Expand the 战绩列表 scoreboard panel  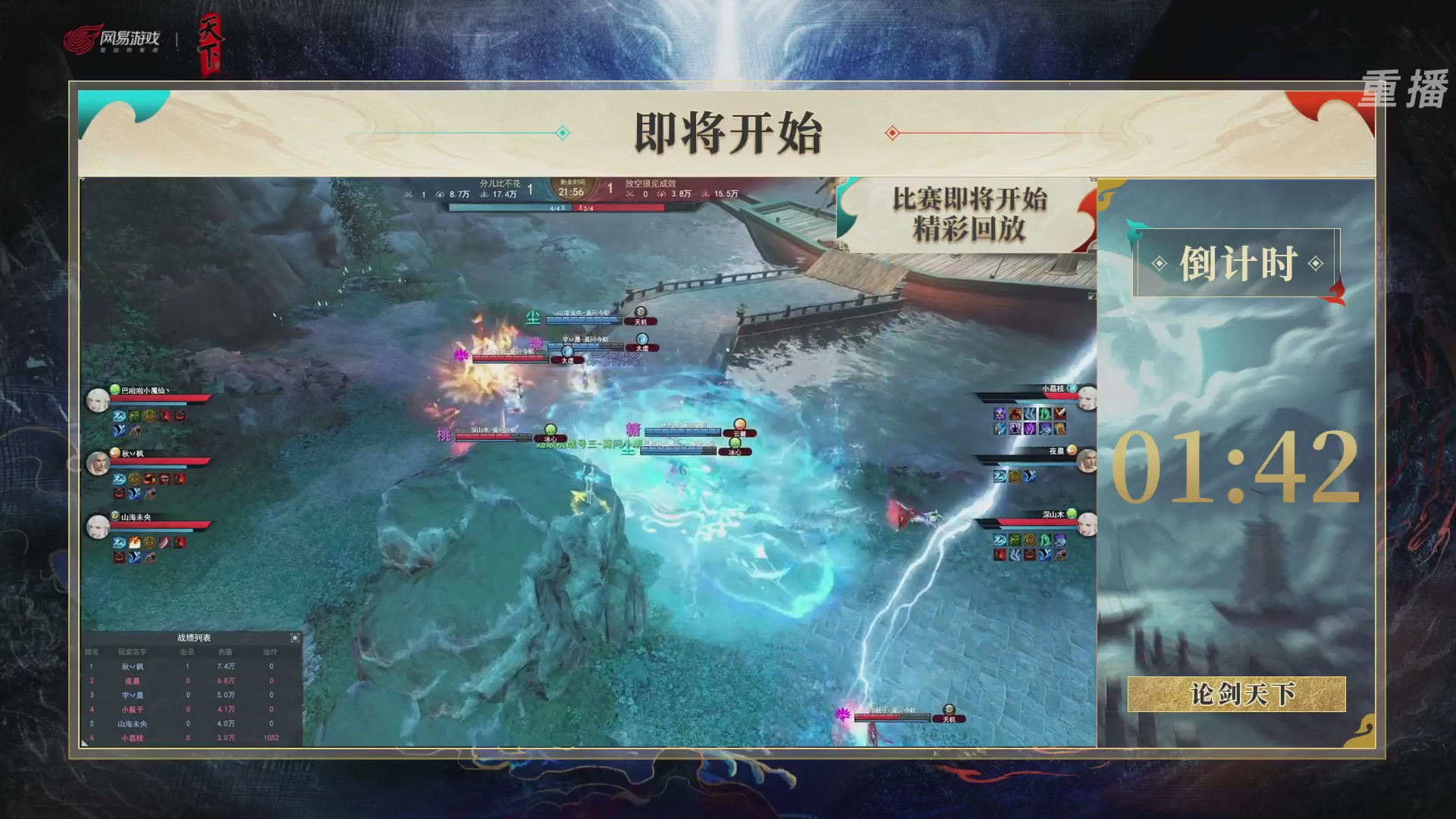[x=295, y=637]
